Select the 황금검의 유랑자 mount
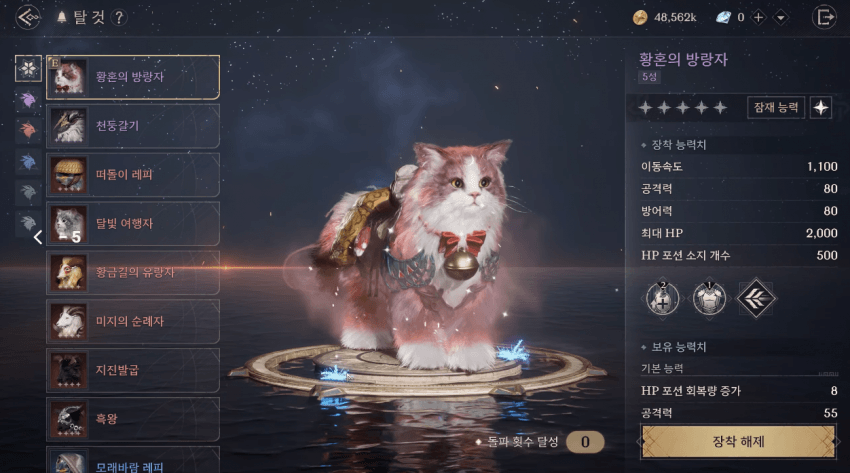 [133, 272]
